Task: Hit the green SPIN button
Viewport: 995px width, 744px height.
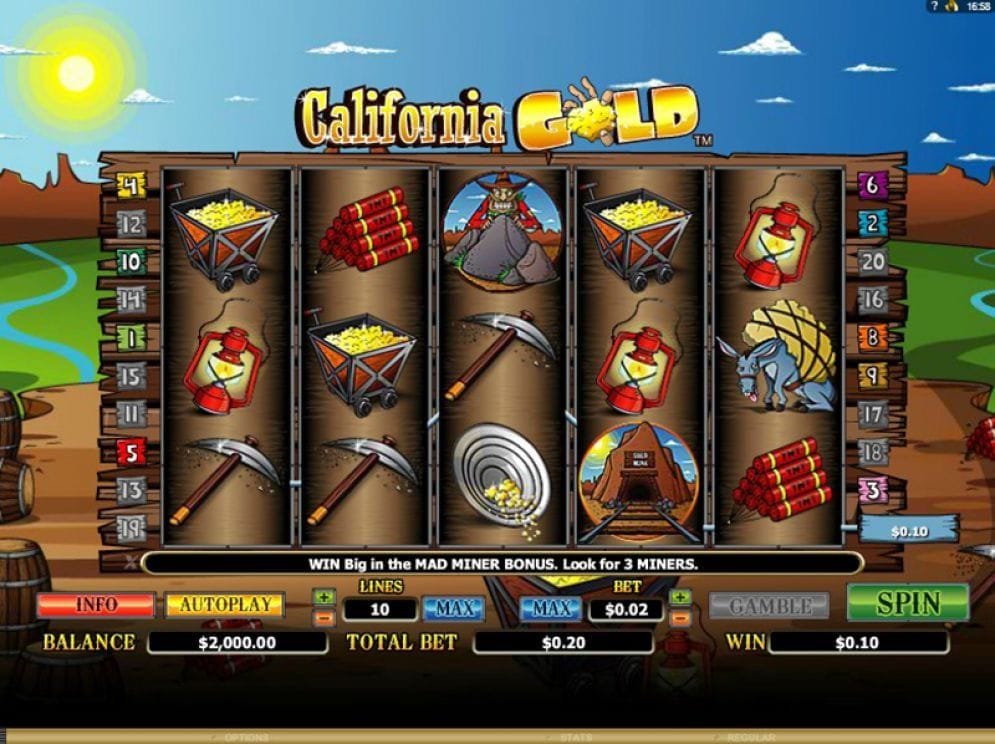Action: (908, 603)
